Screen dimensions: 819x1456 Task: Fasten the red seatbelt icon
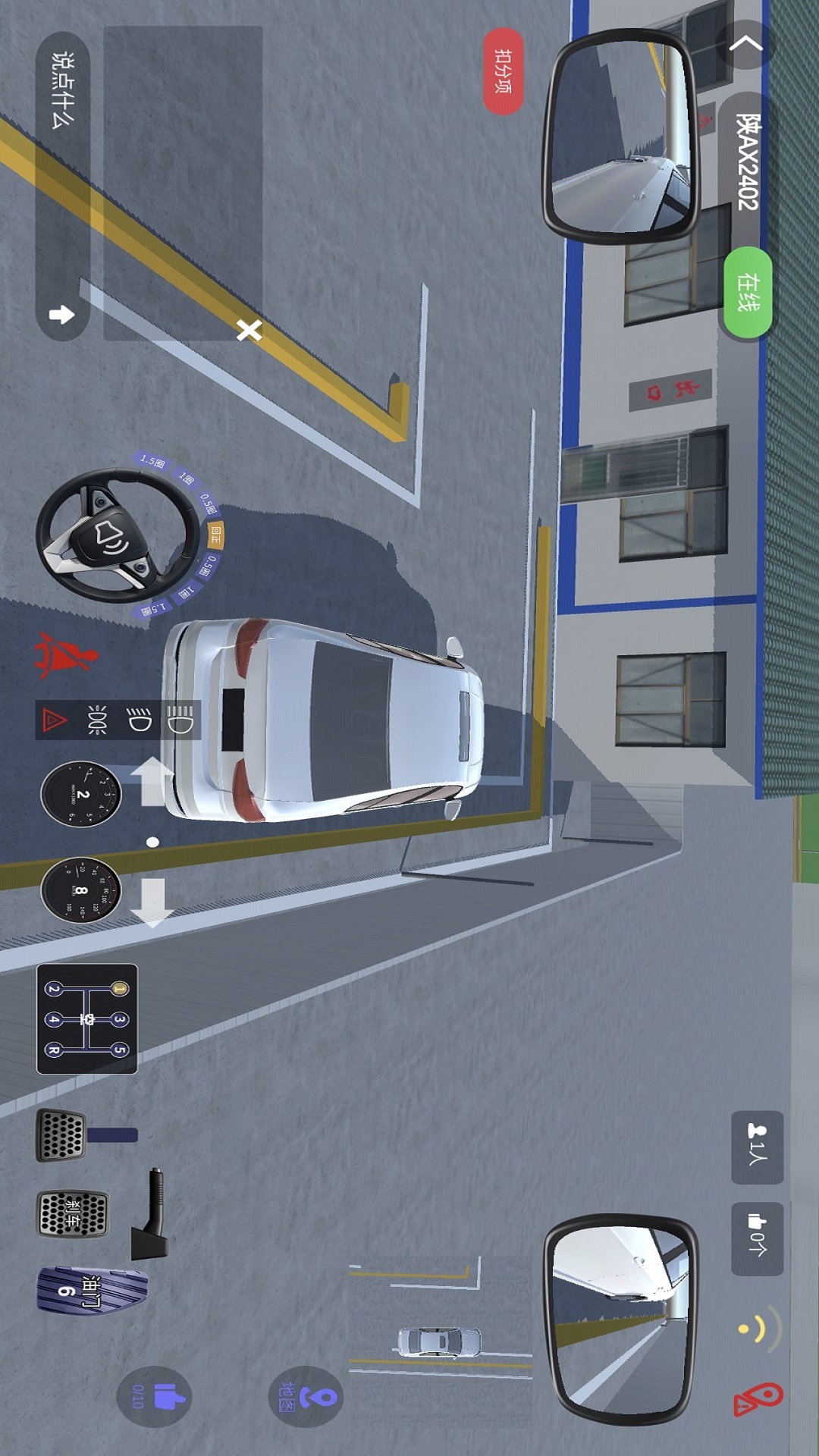click(x=67, y=655)
